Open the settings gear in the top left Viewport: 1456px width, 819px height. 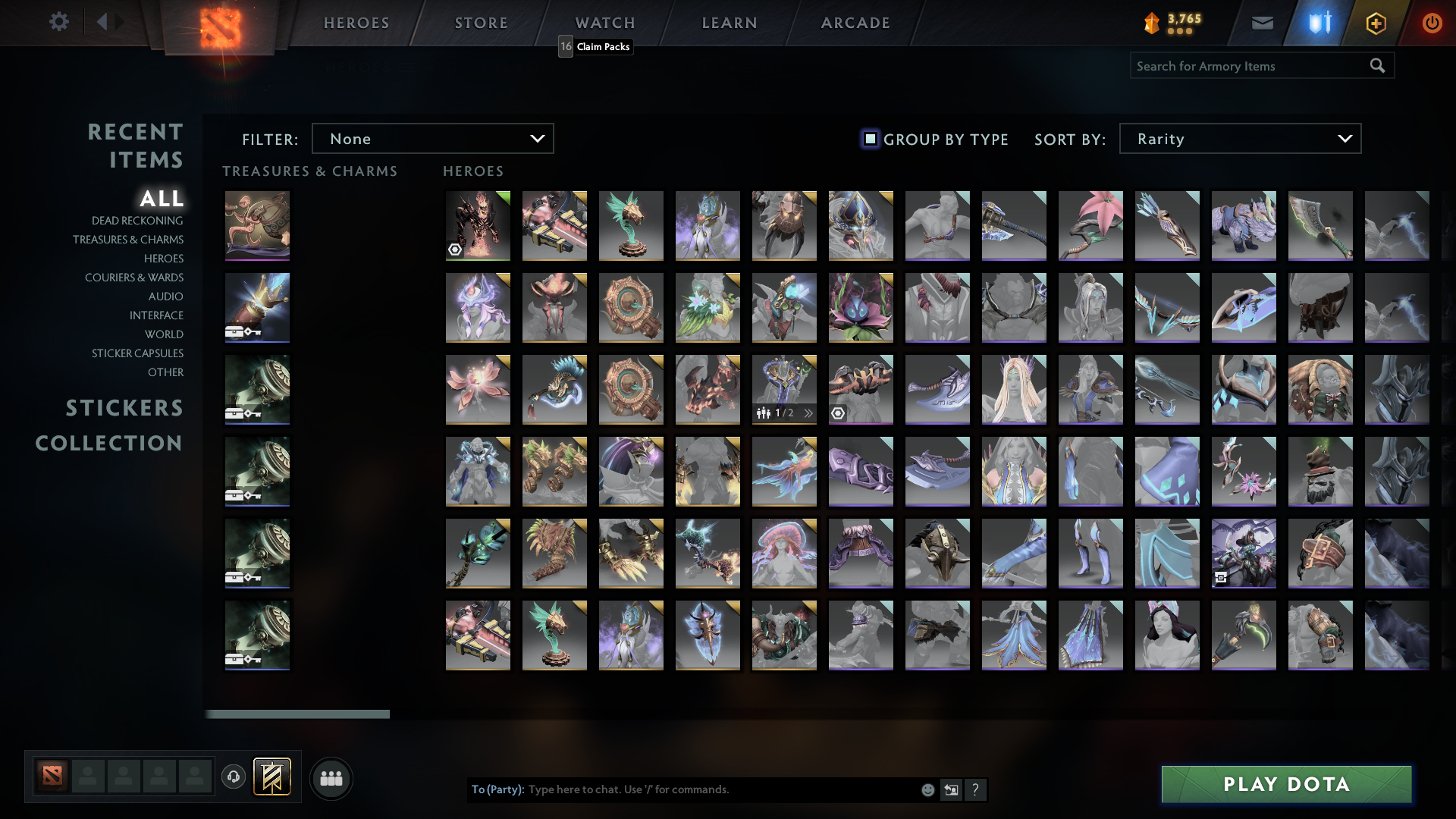[59, 22]
